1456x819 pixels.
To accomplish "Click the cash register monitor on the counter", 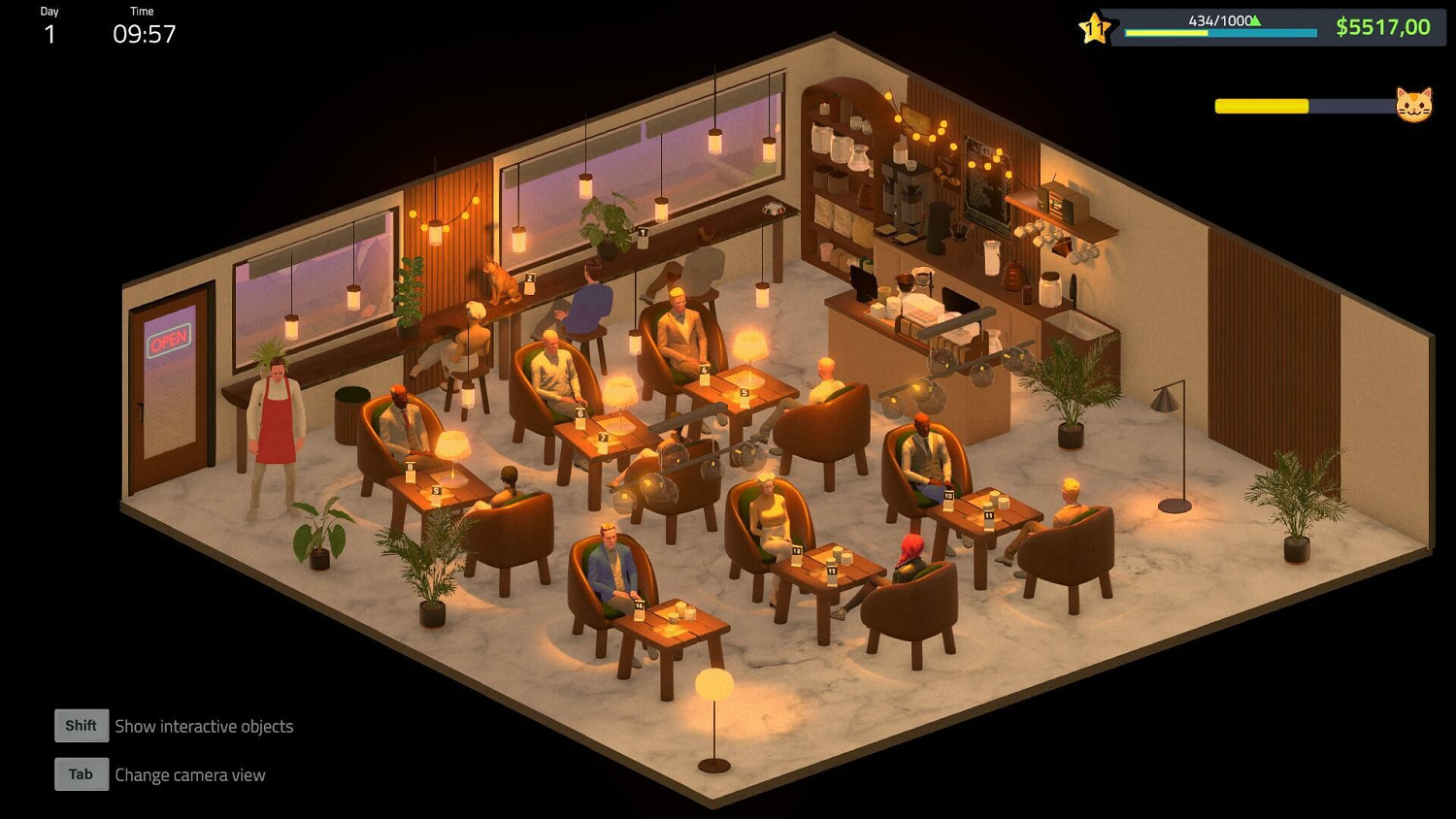I will tap(864, 284).
